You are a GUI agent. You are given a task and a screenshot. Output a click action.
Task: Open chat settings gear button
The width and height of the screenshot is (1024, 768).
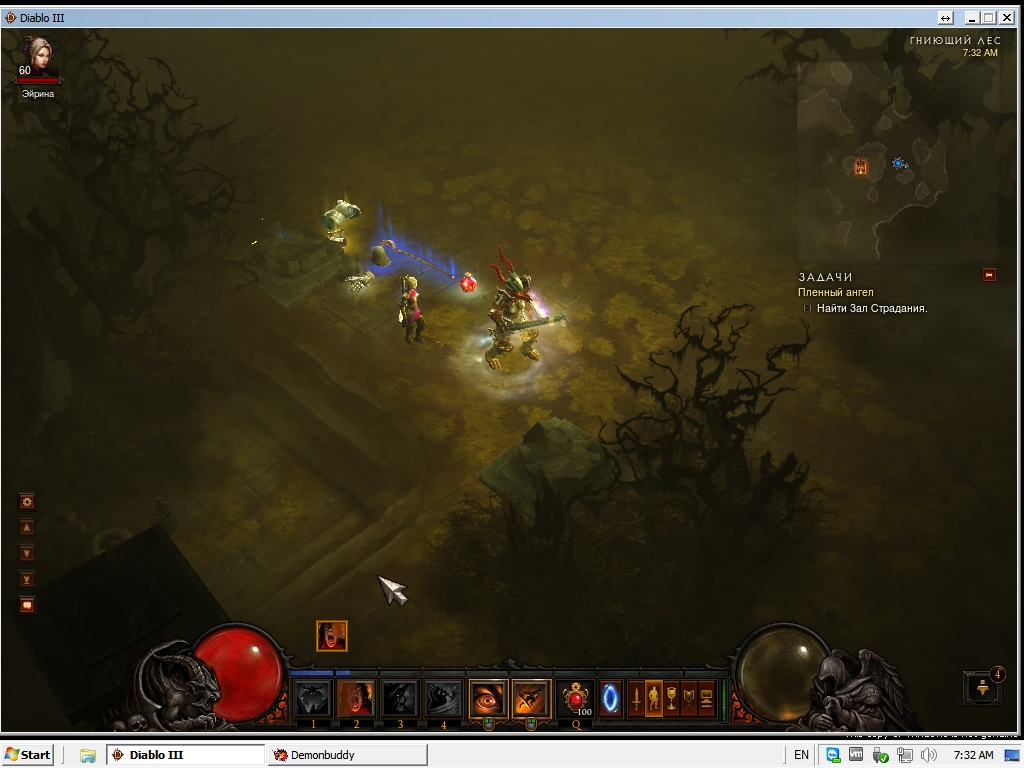pyautogui.click(x=27, y=501)
